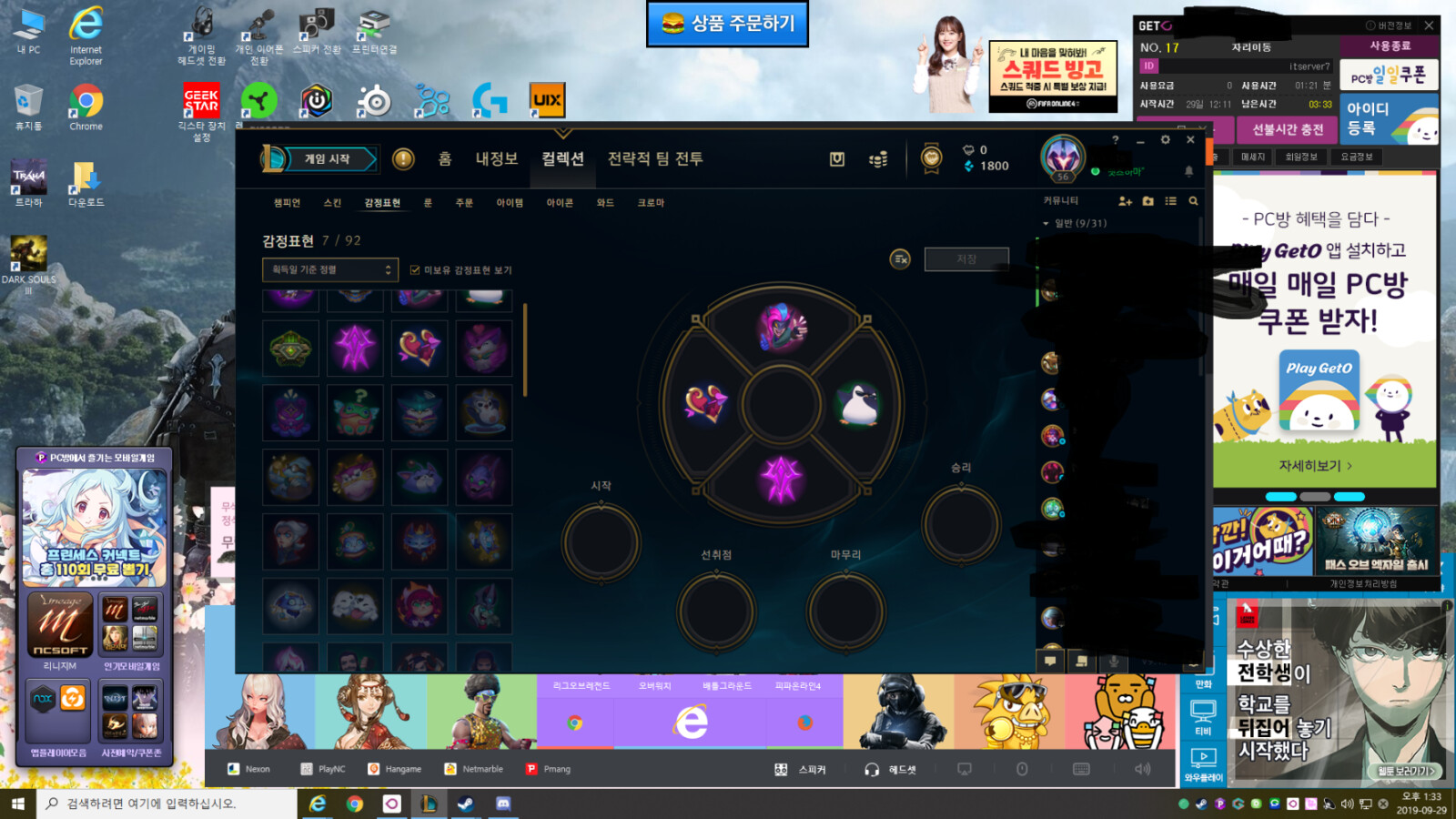The image size is (1456, 819).
Task: Open the 획득일 기준 정렬 sort dropdown
Action: [x=328, y=269]
